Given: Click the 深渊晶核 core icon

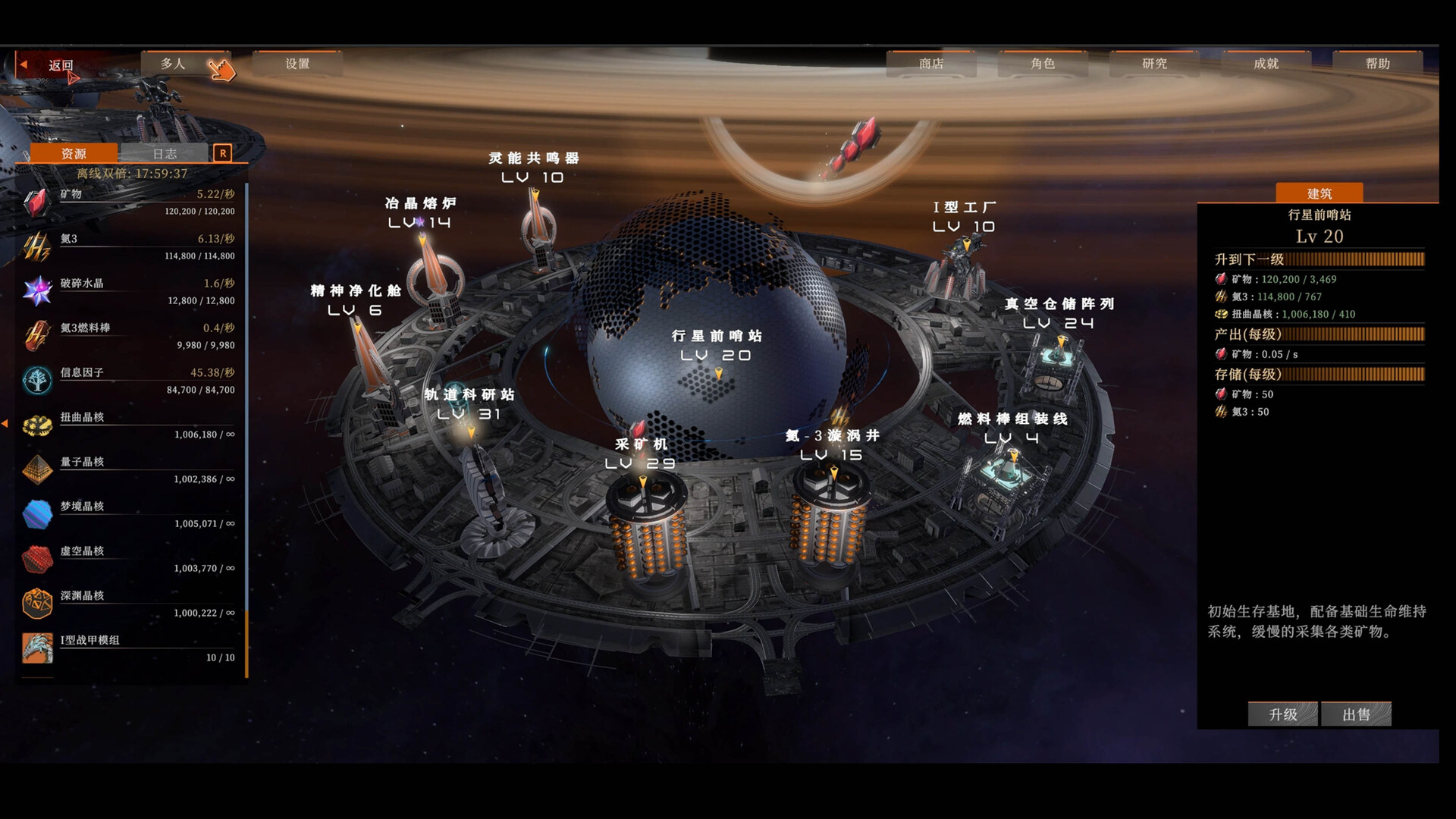Looking at the screenshot, I should click(x=37, y=602).
